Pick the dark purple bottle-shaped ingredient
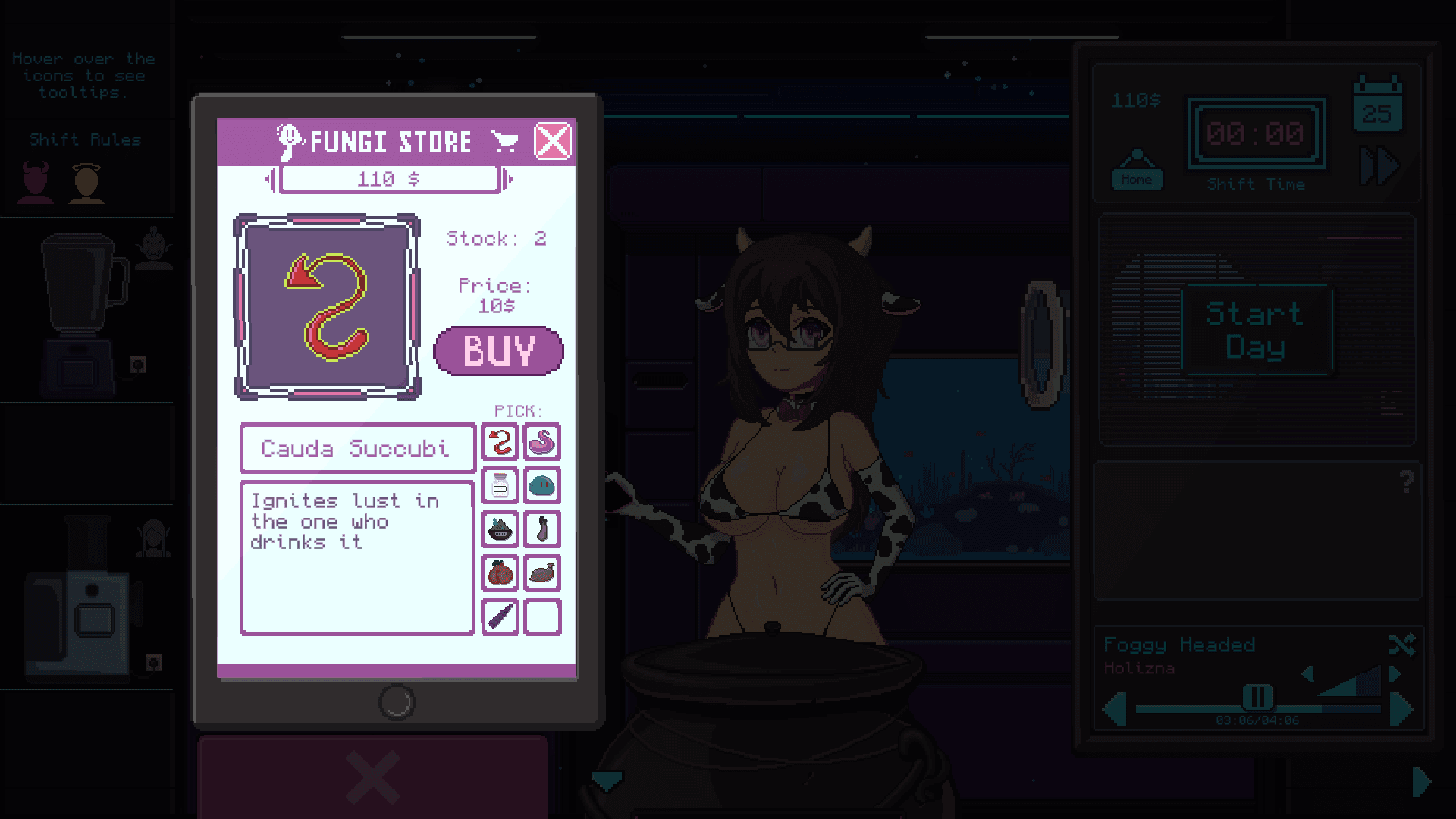 [x=542, y=529]
